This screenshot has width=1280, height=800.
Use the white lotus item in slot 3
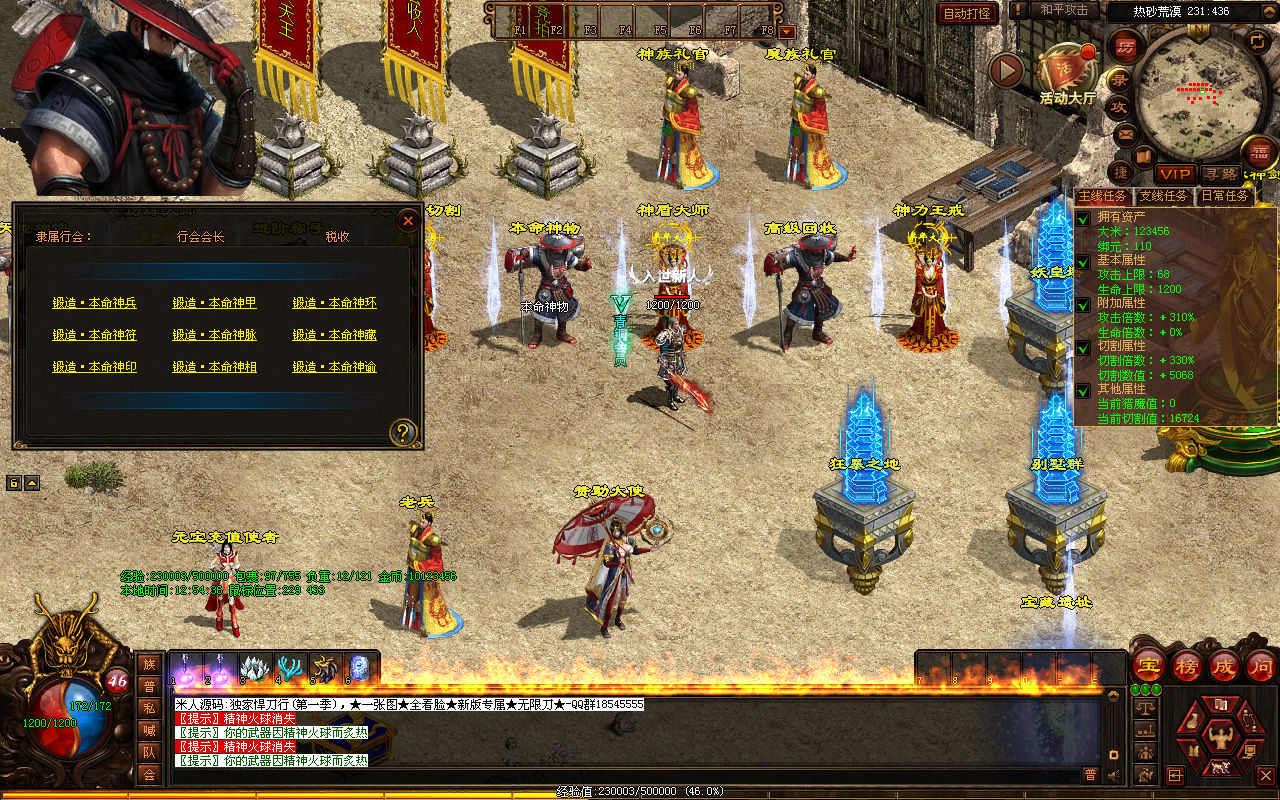[x=254, y=667]
